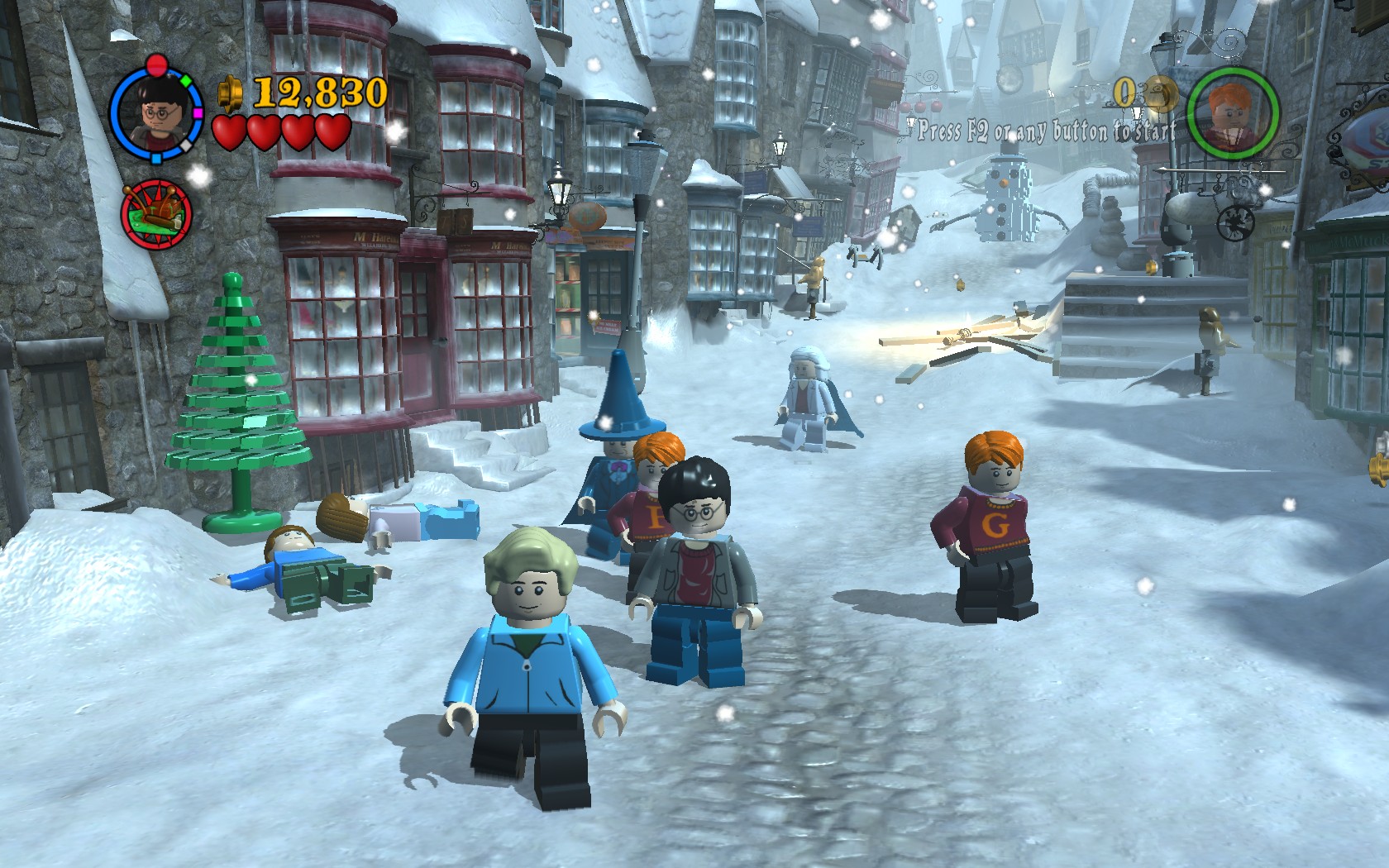Viewport: 1389px width, 868px height.
Task: Click the last red heart in Harry's health bar
Action: tap(332, 133)
